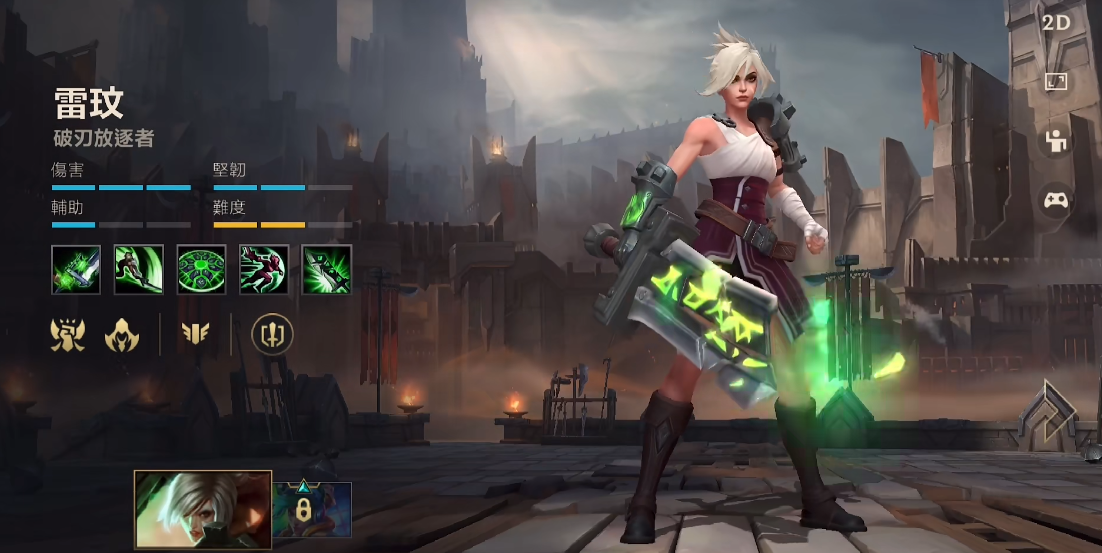Choose the locked skin thumbnail

(x=312, y=509)
